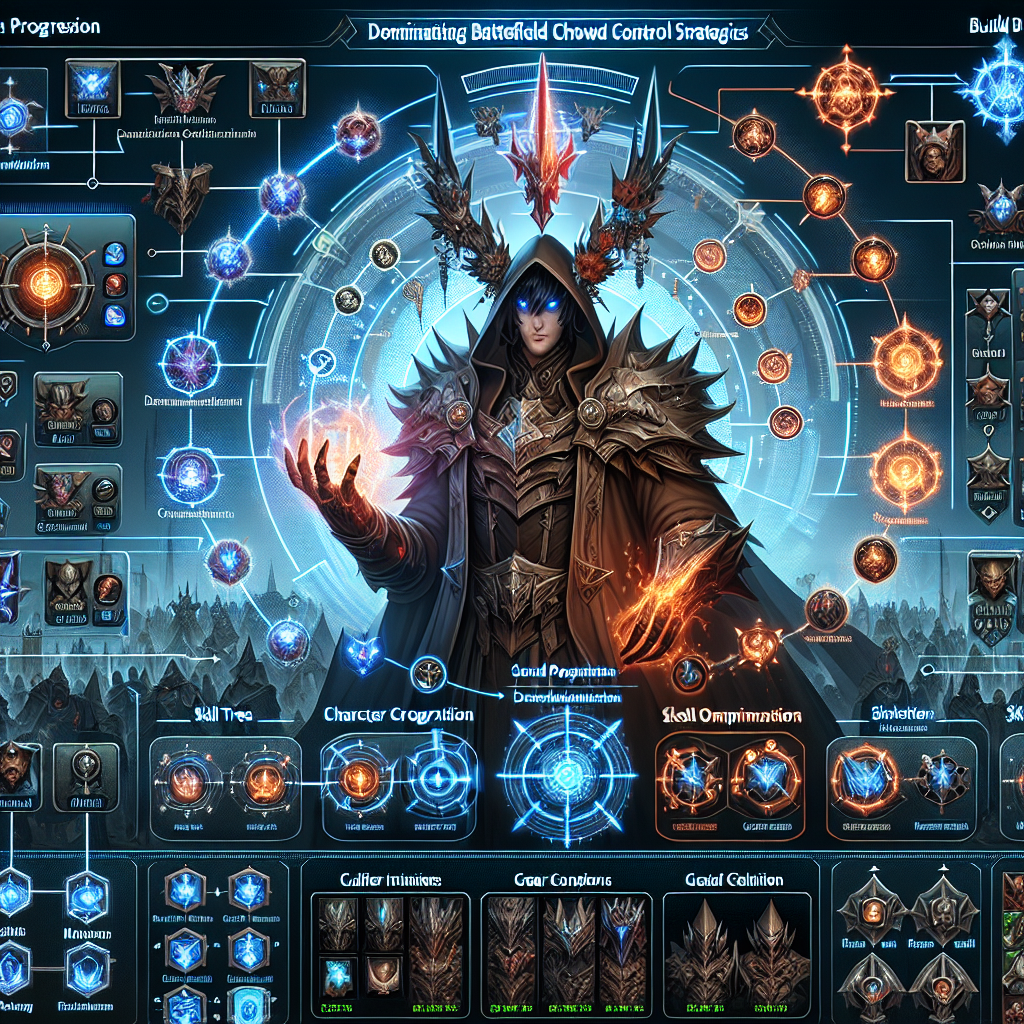The width and height of the screenshot is (1024, 1024).
Task: Open the Skill Tree section
Action: click(x=223, y=715)
